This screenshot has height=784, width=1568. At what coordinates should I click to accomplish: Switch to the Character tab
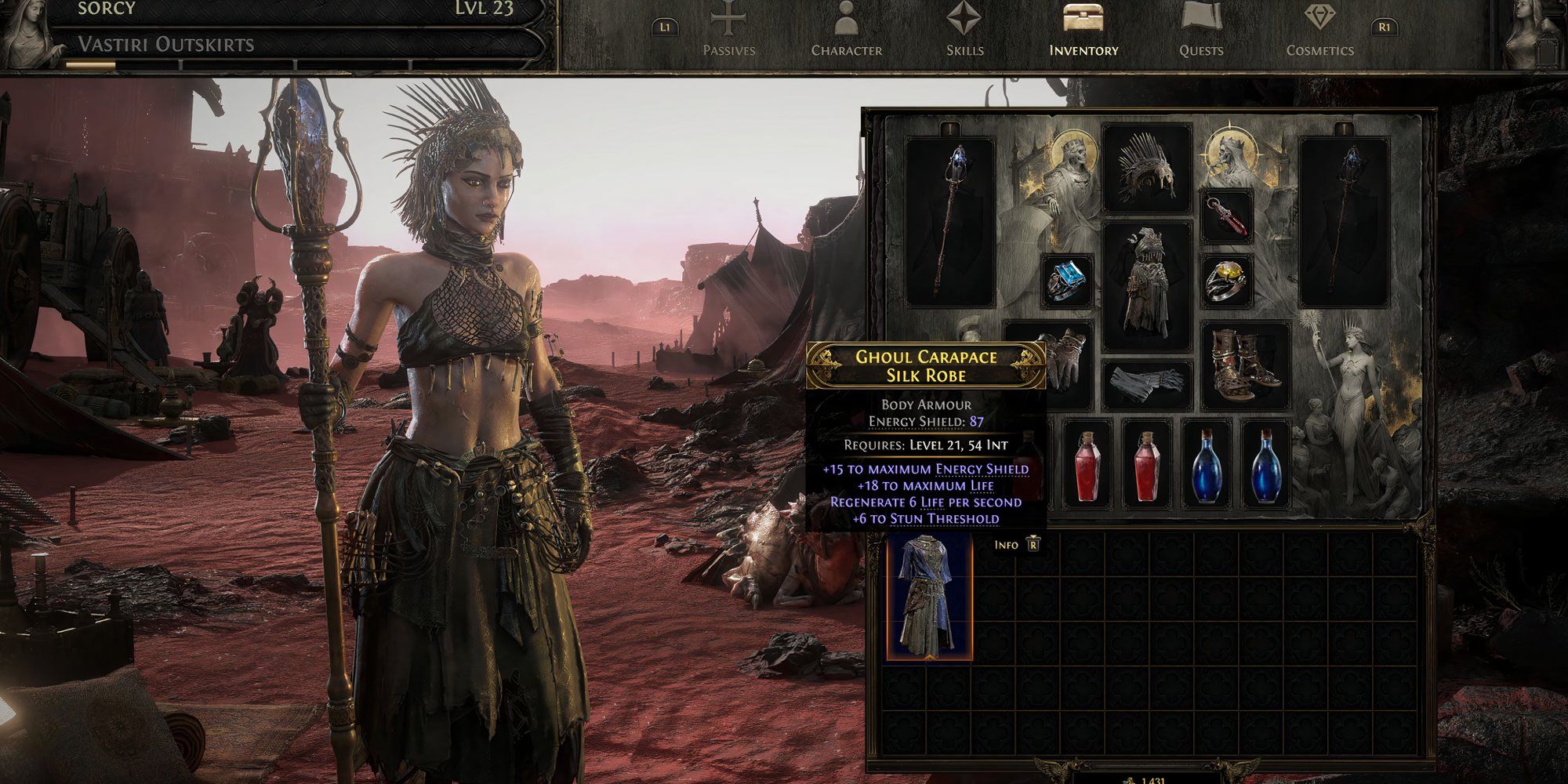(x=846, y=33)
